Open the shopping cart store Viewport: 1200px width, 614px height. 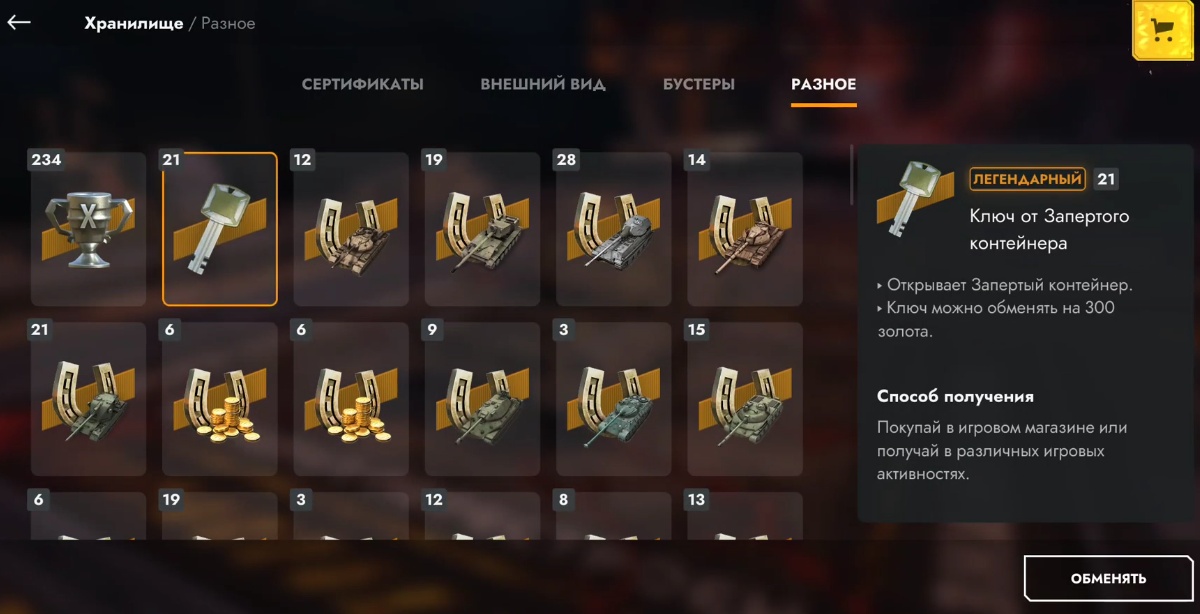(1162, 30)
